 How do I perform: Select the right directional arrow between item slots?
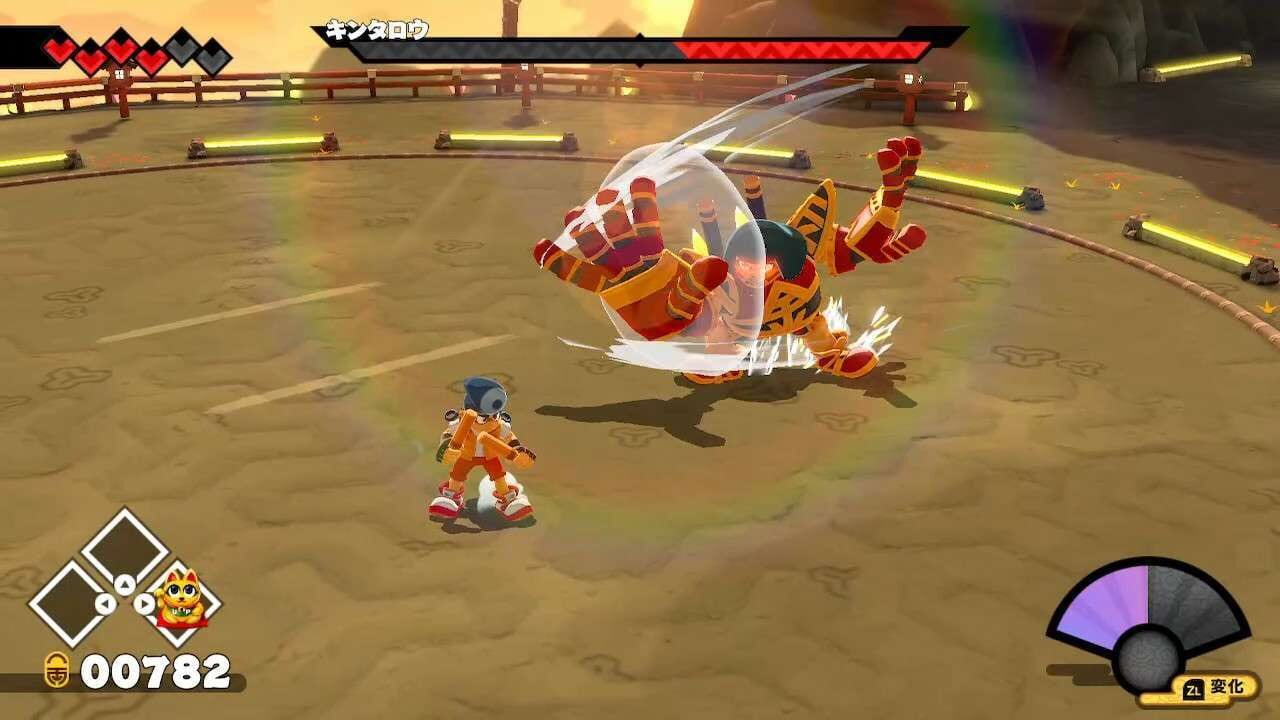coord(143,603)
